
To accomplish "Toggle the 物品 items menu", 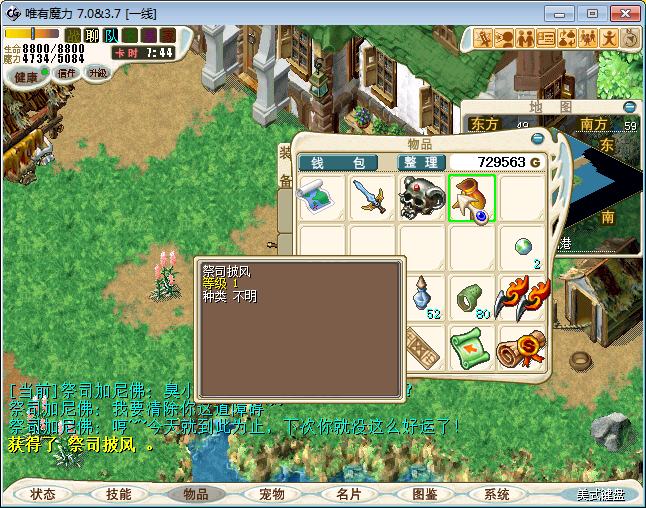I will click(x=195, y=494).
